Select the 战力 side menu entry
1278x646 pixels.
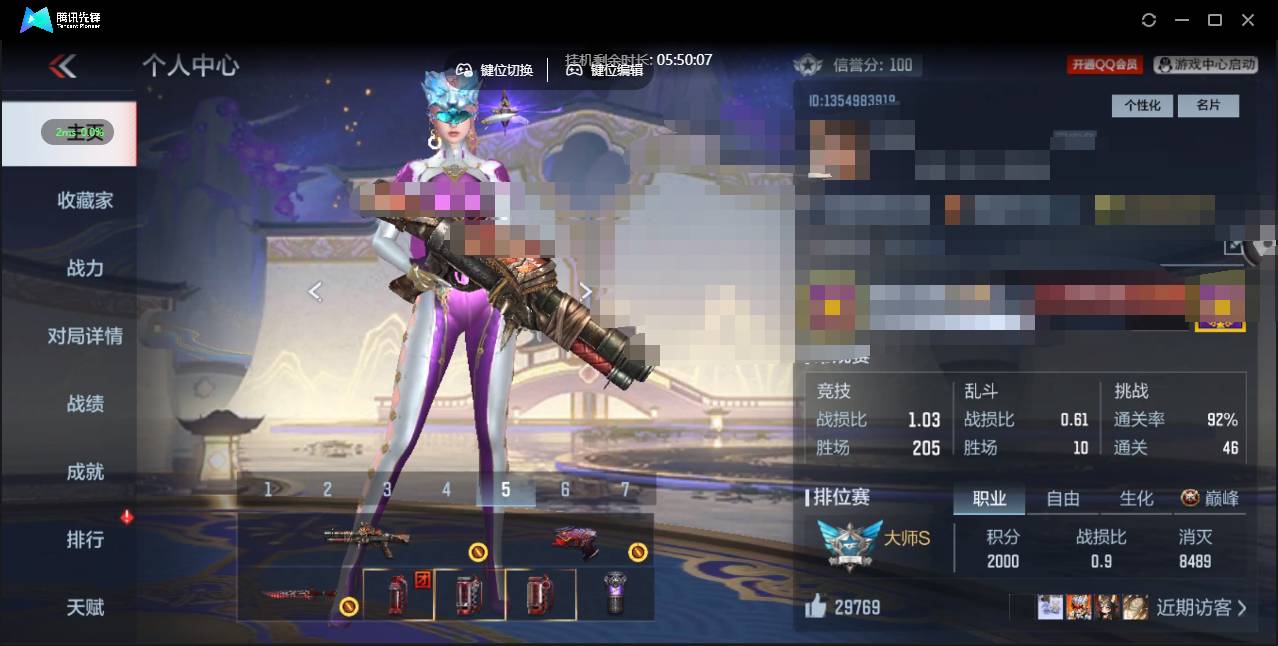coord(85,268)
